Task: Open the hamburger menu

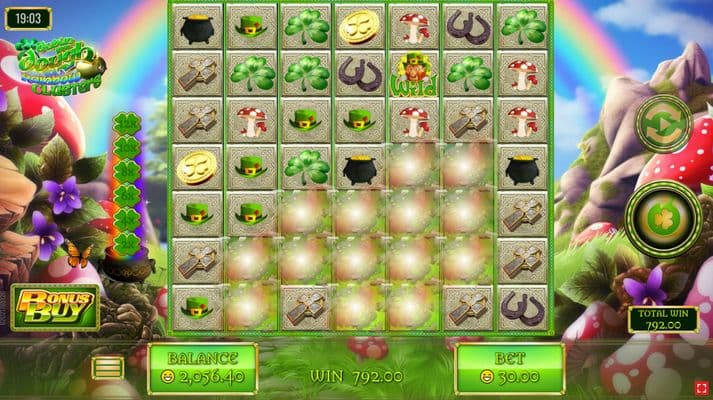Action: point(108,367)
